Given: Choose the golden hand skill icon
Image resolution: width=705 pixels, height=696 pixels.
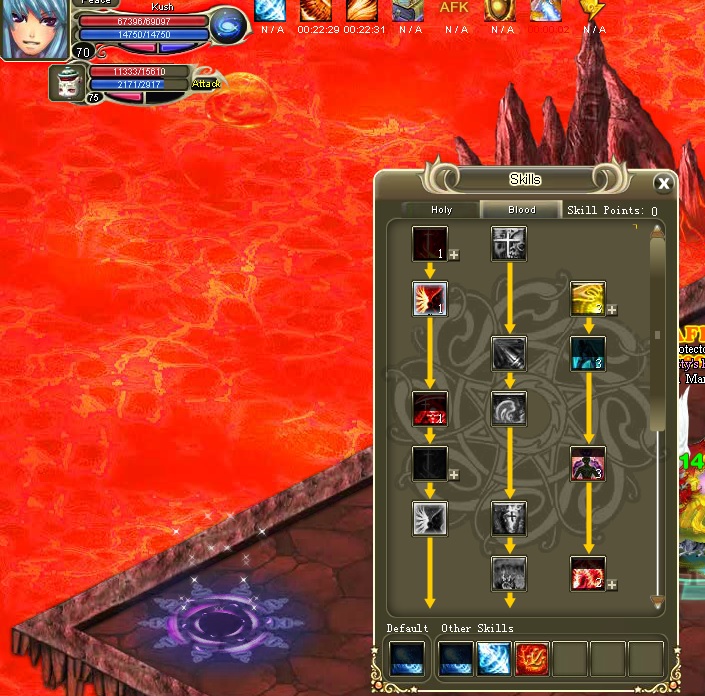Looking at the screenshot, I should (x=587, y=298).
